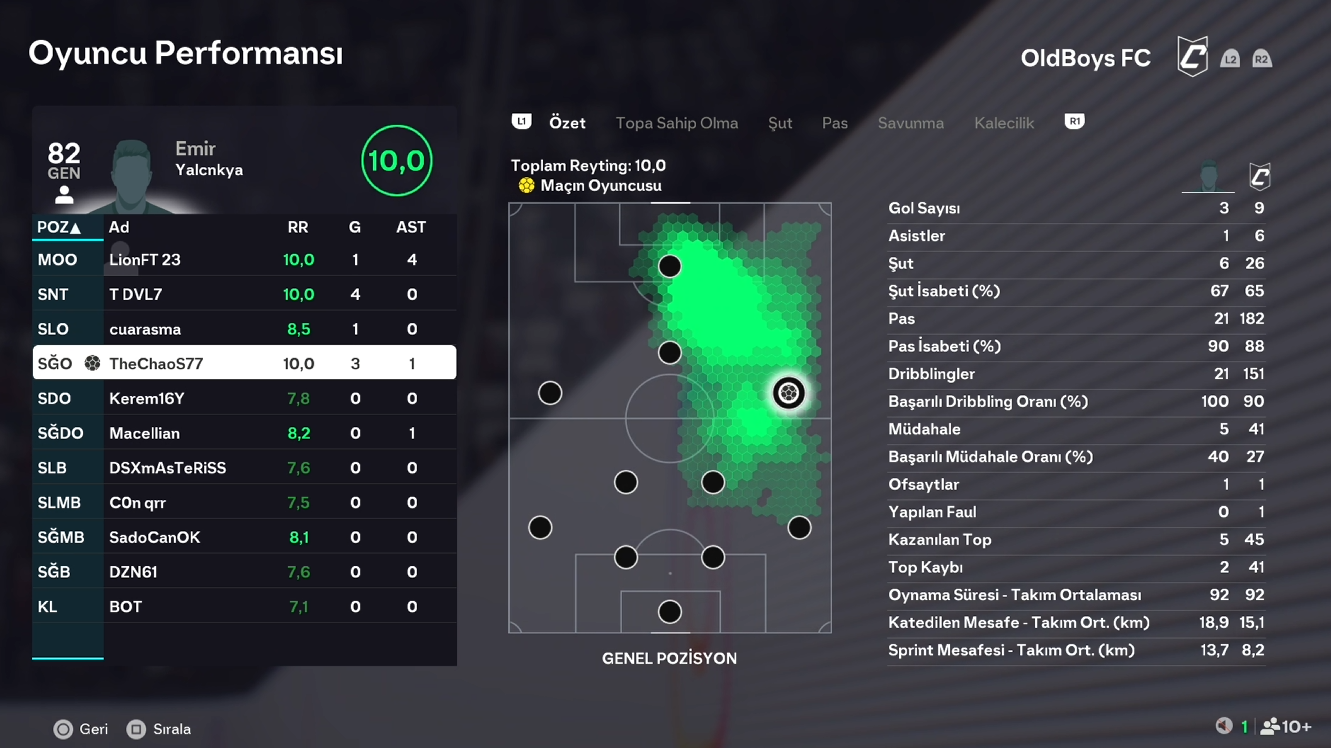Select Macellian's row

click(x=244, y=433)
